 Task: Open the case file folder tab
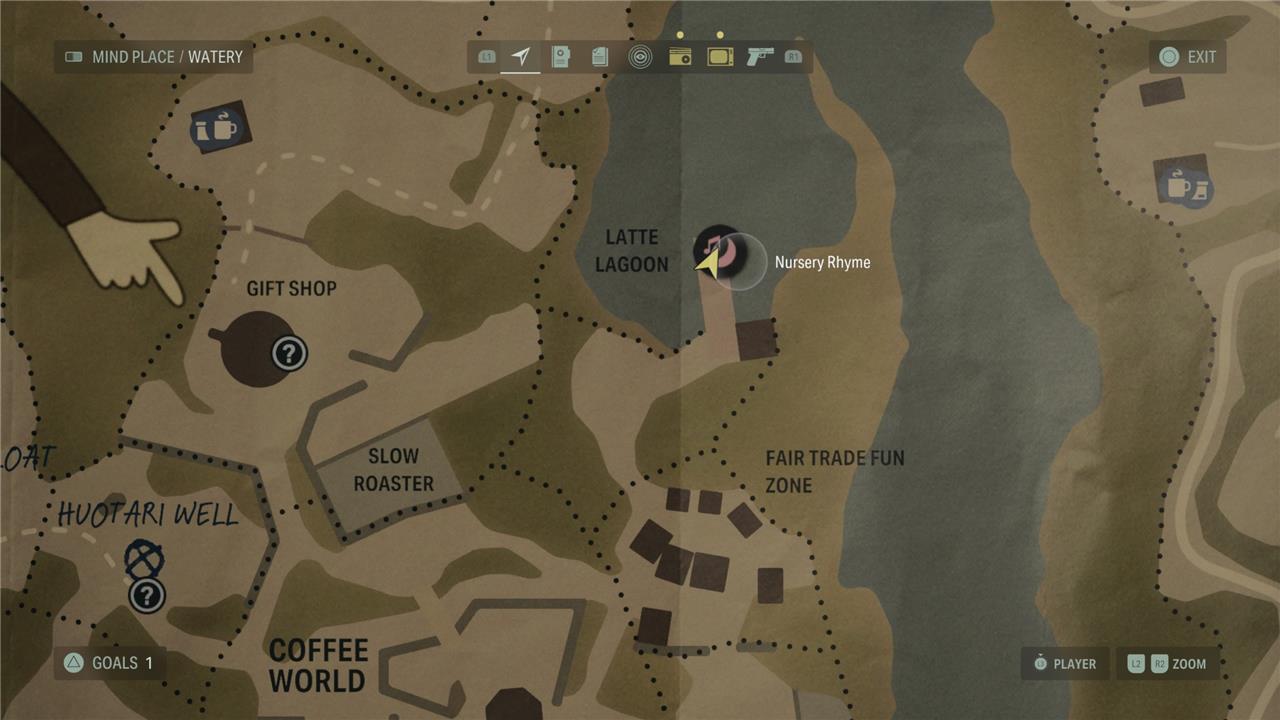pyautogui.click(x=560, y=57)
